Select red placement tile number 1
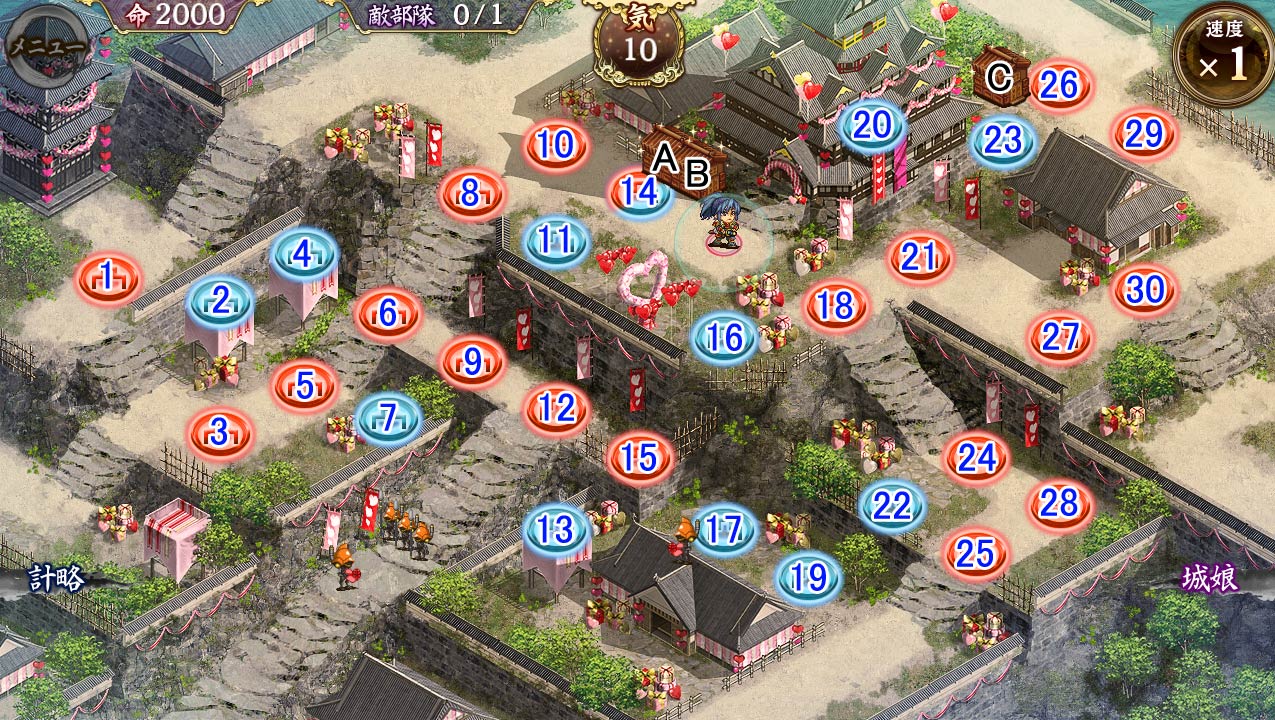 point(108,277)
